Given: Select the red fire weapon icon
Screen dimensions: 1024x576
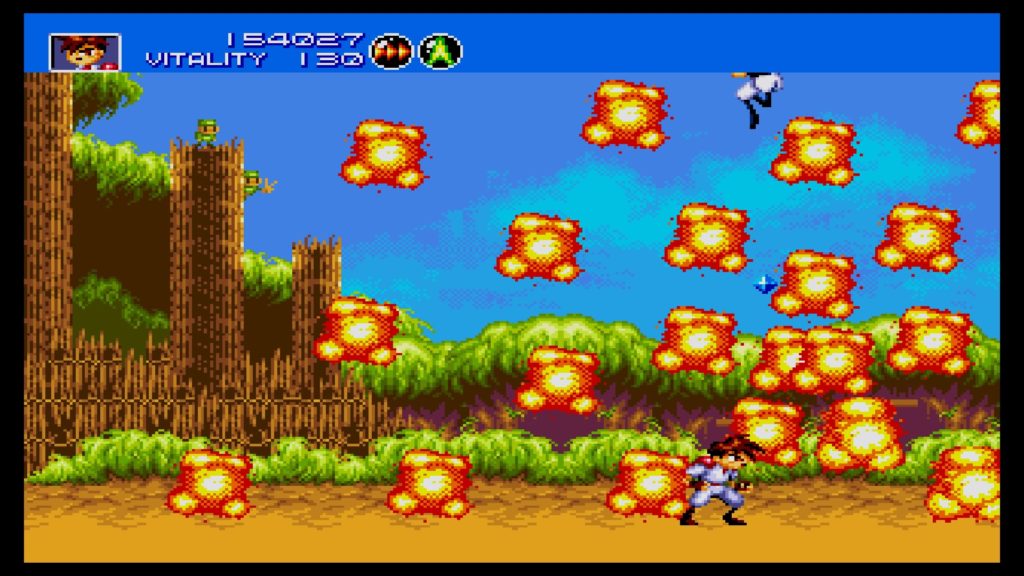Looking at the screenshot, I should tap(391, 51).
